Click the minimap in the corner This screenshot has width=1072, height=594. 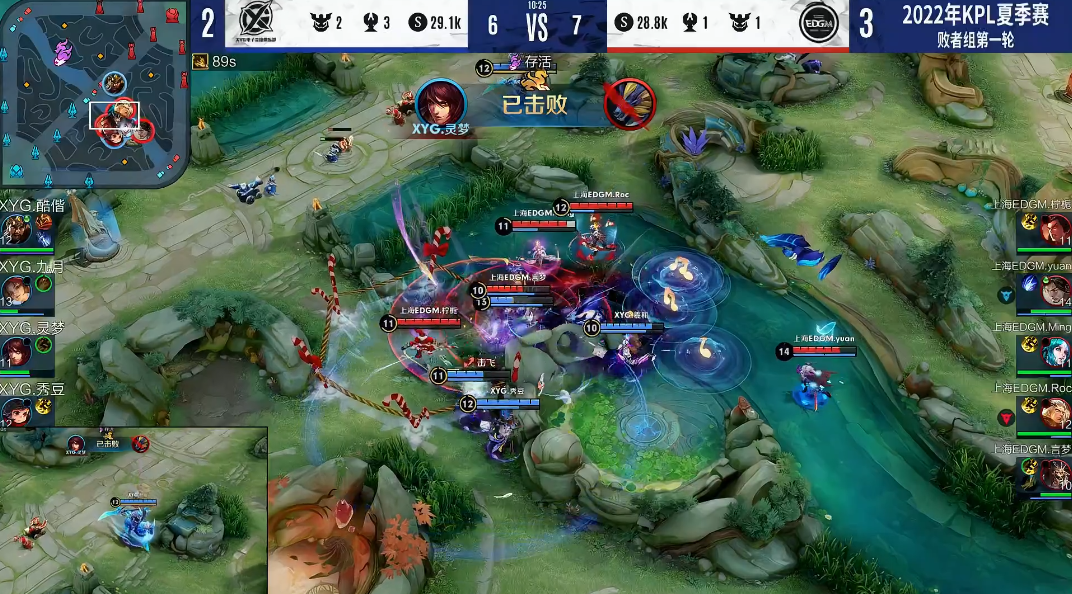pyautogui.click(x=95, y=93)
